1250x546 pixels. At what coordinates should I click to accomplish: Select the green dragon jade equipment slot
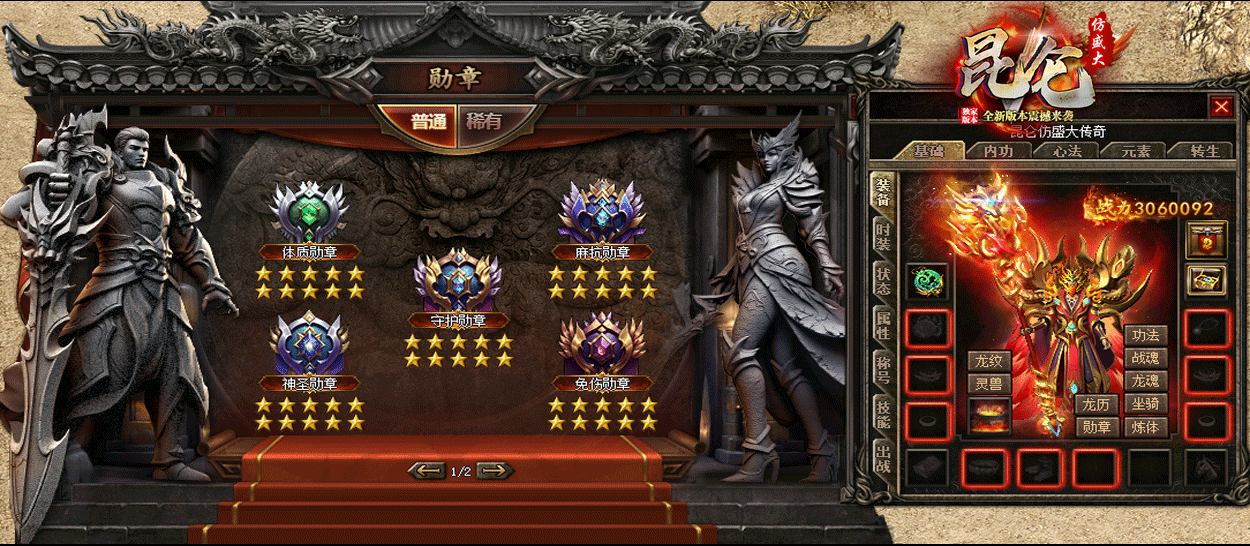[927, 281]
